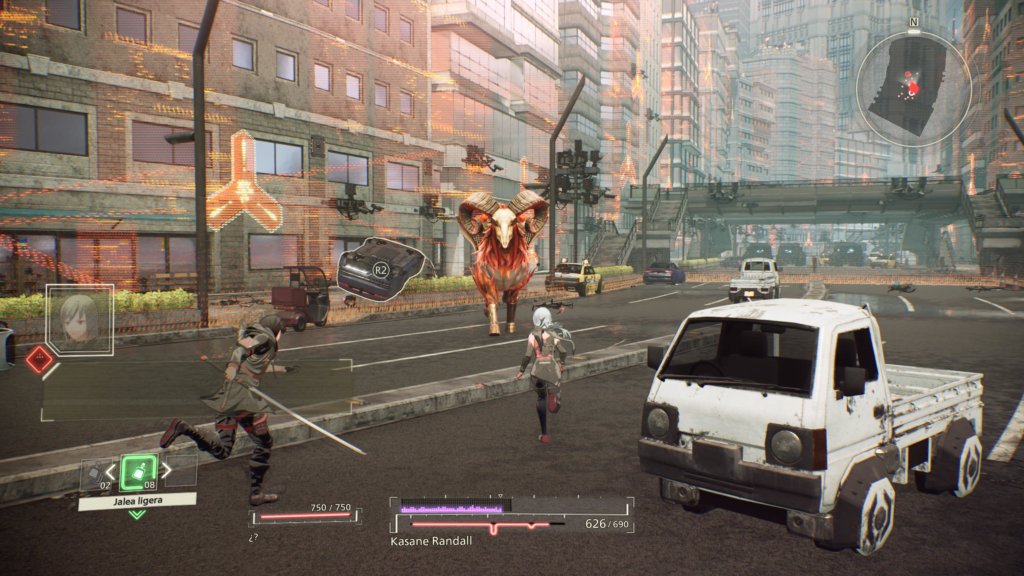Click the left arrow of the item selector
Viewport: 1024px width, 576px height.
pos(110,470)
